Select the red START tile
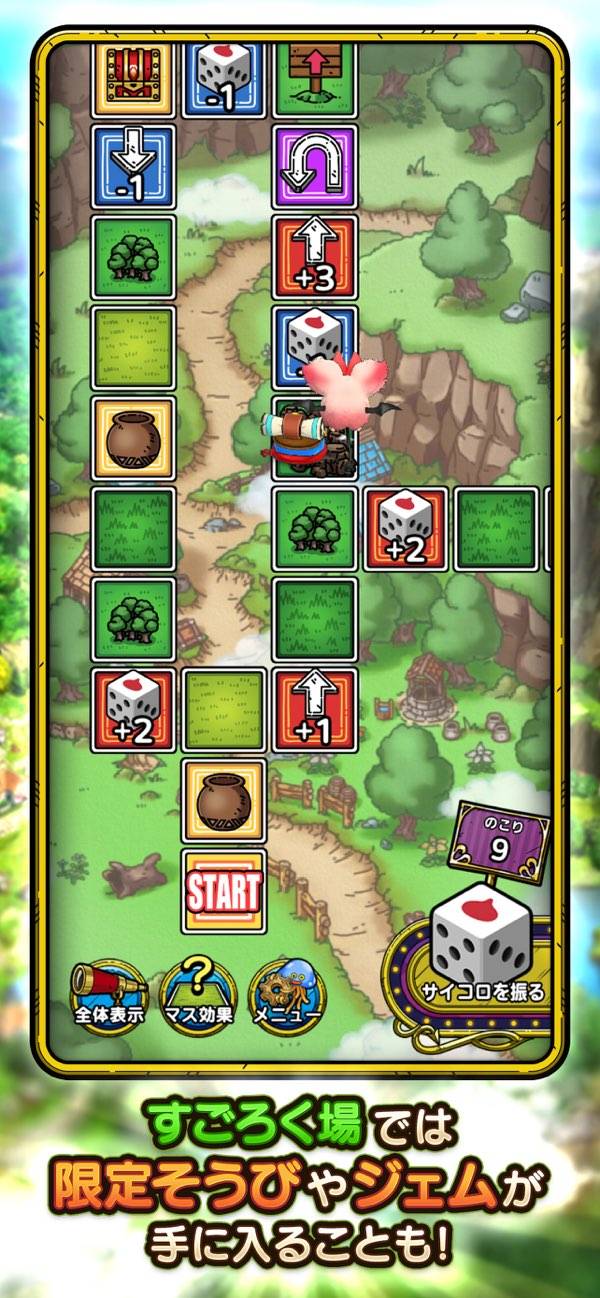Image resolution: width=600 pixels, height=1298 pixels. [x=224, y=891]
